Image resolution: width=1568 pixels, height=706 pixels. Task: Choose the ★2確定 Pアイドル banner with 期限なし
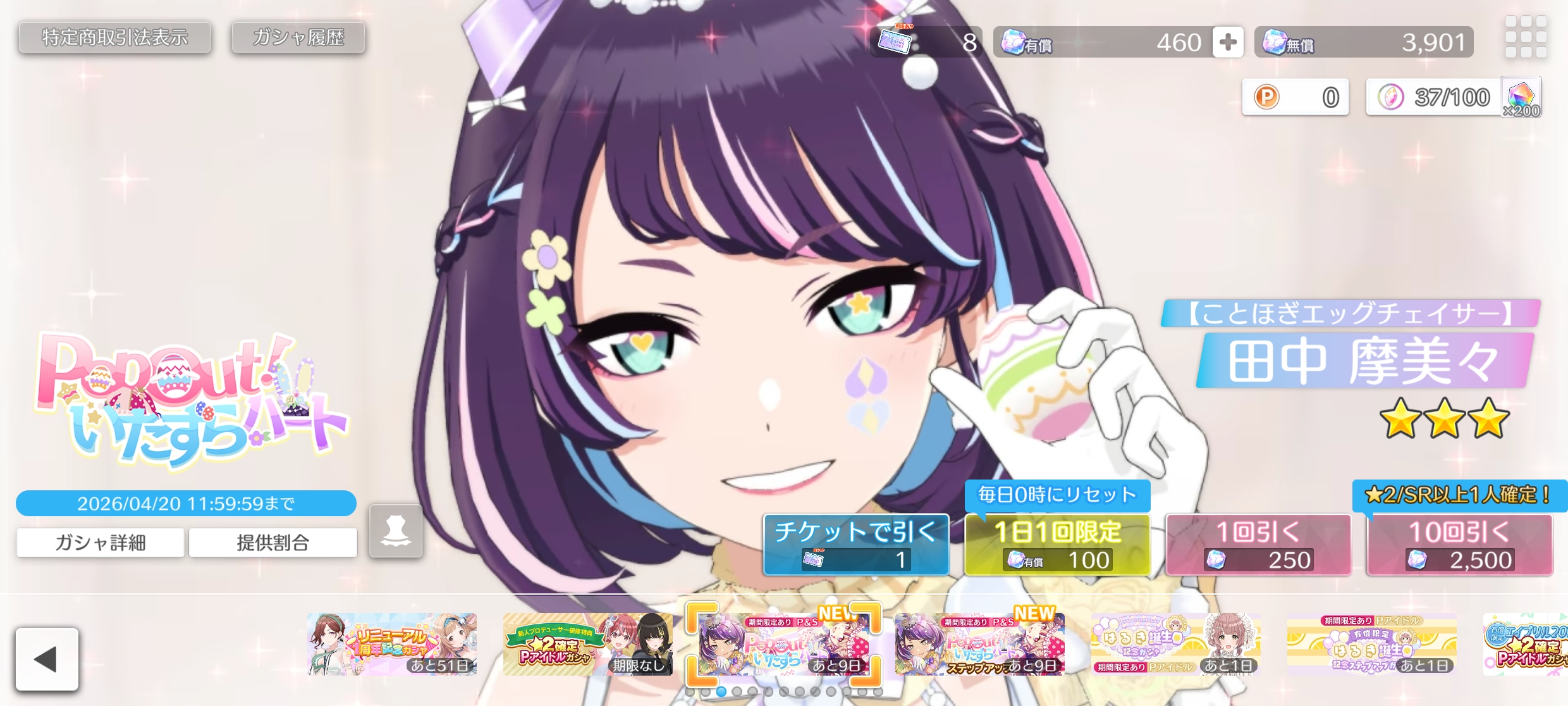pyautogui.click(x=587, y=644)
